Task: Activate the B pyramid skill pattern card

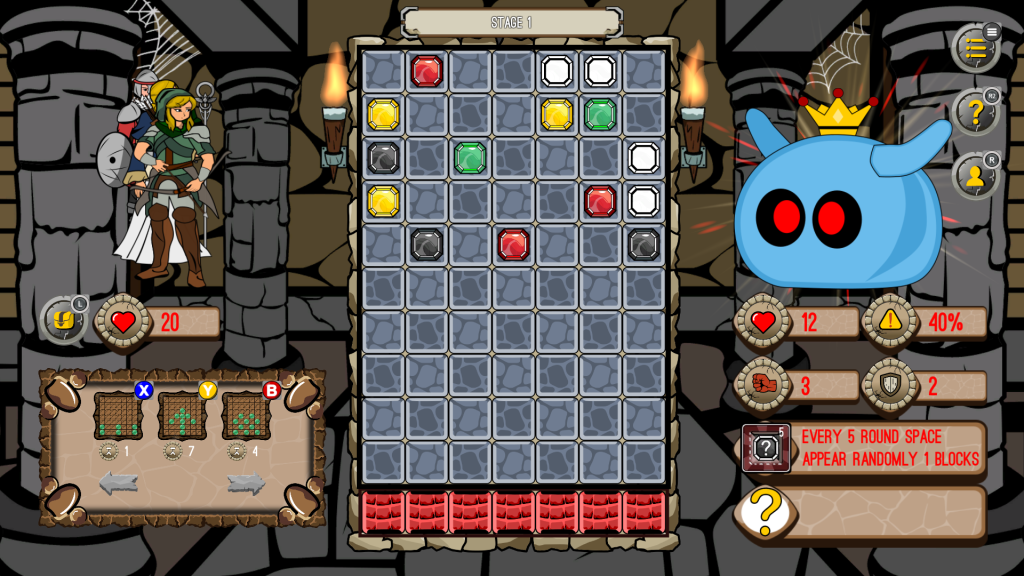Action: 246,416
